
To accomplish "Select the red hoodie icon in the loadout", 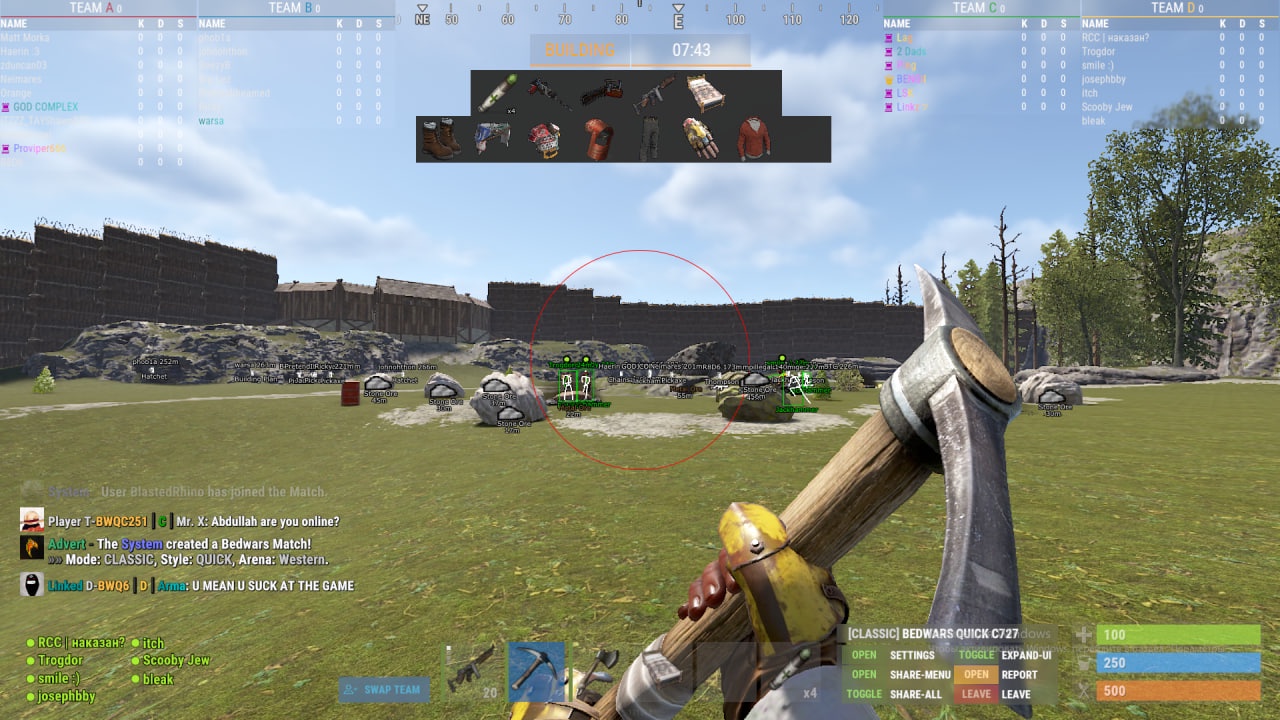I will click(x=753, y=138).
